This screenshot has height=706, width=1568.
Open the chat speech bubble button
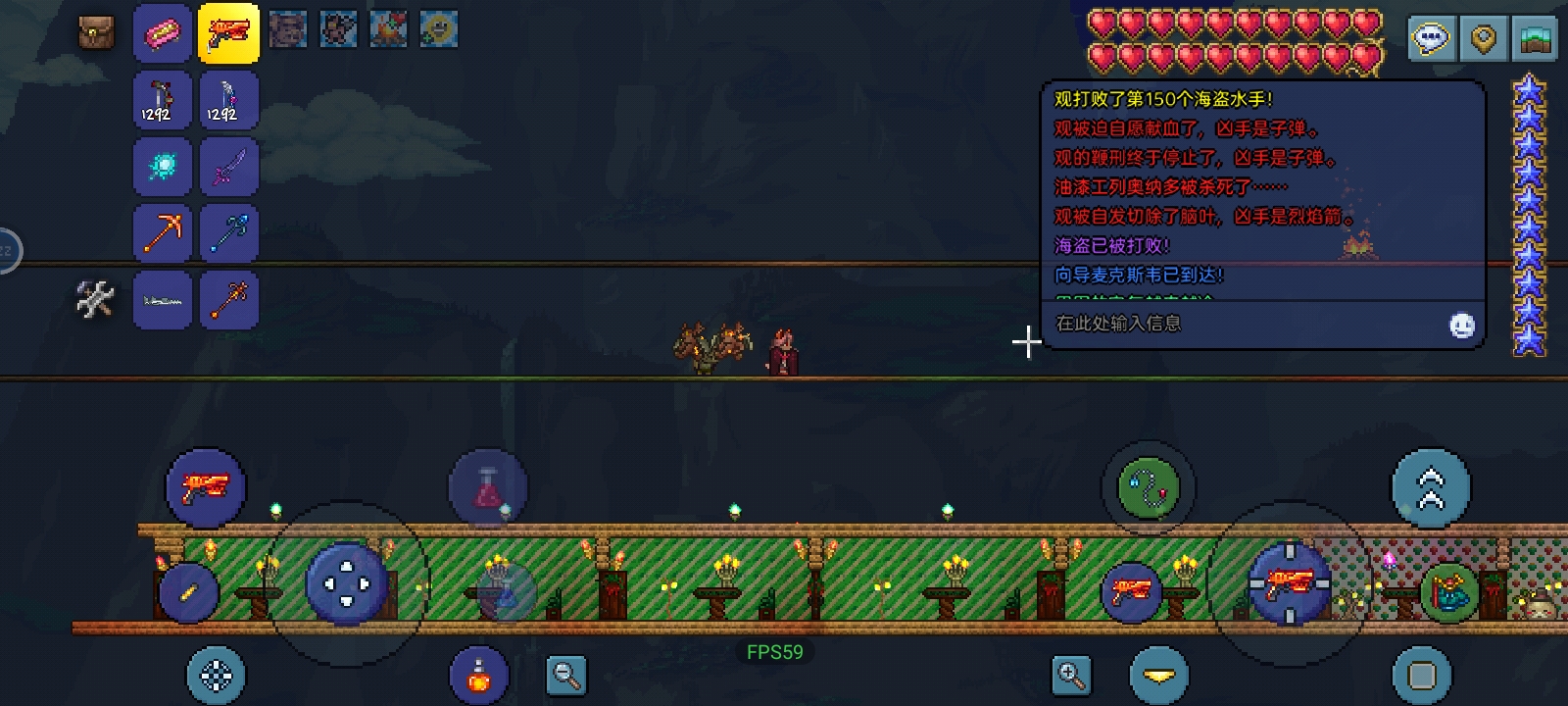[x=1431, y=40]
